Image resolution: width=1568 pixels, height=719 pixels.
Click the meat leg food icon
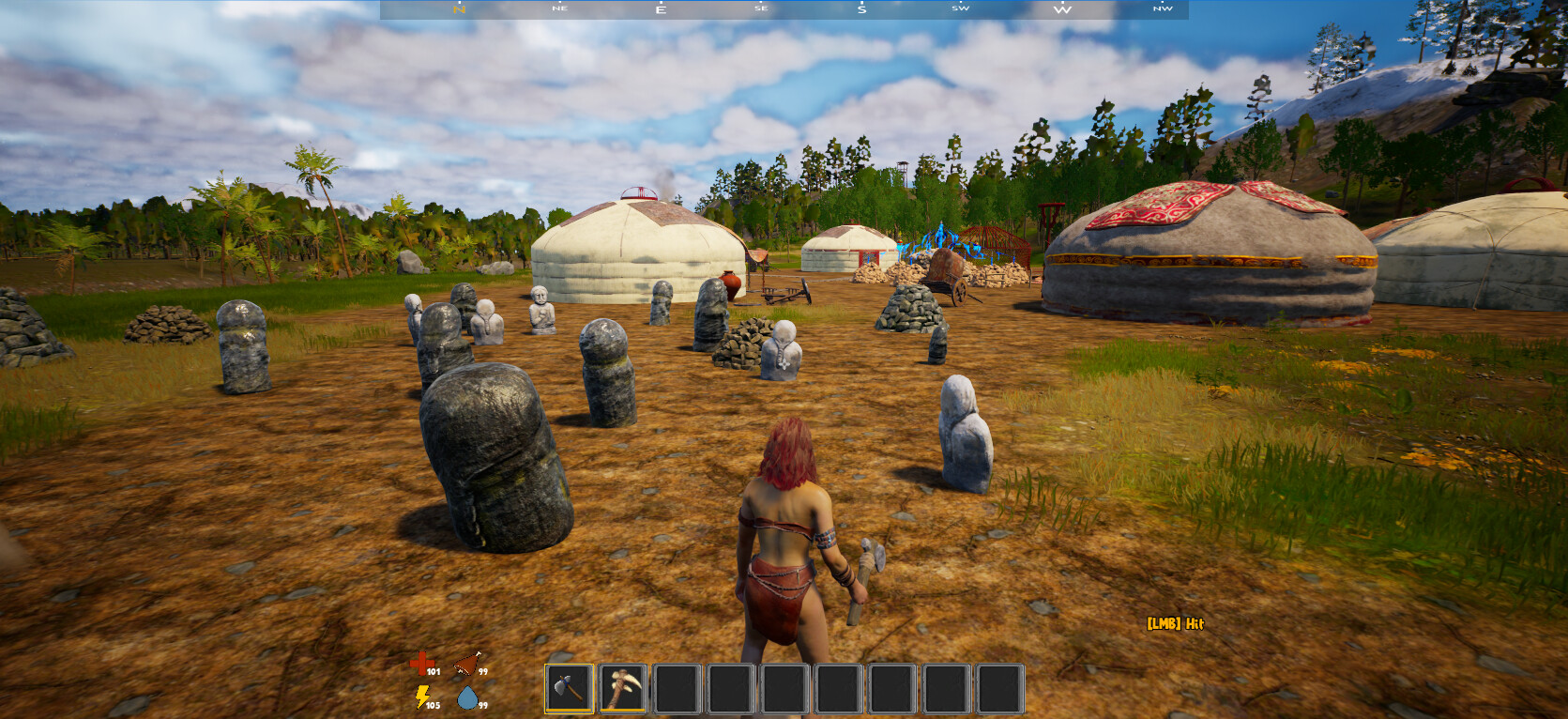[x=467, y=665]
